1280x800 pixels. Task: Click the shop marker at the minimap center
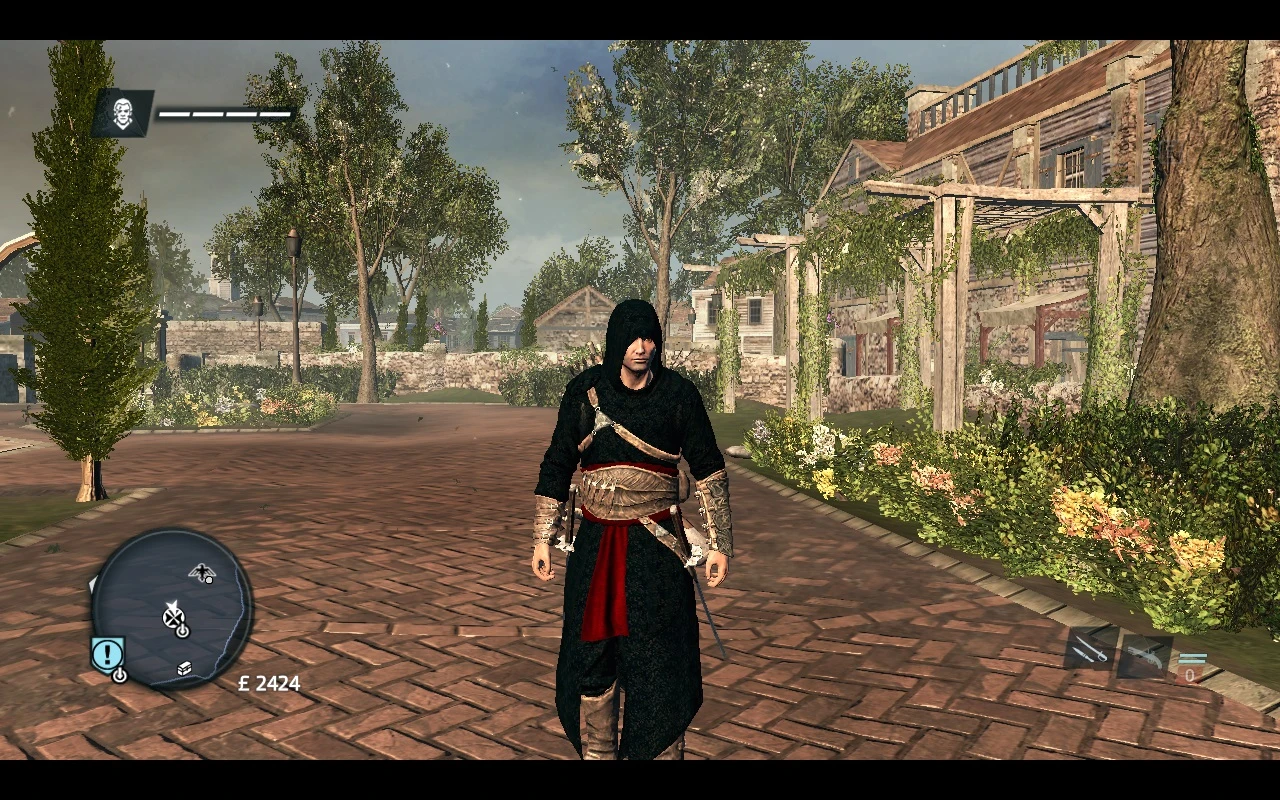[x=174, y=618]
